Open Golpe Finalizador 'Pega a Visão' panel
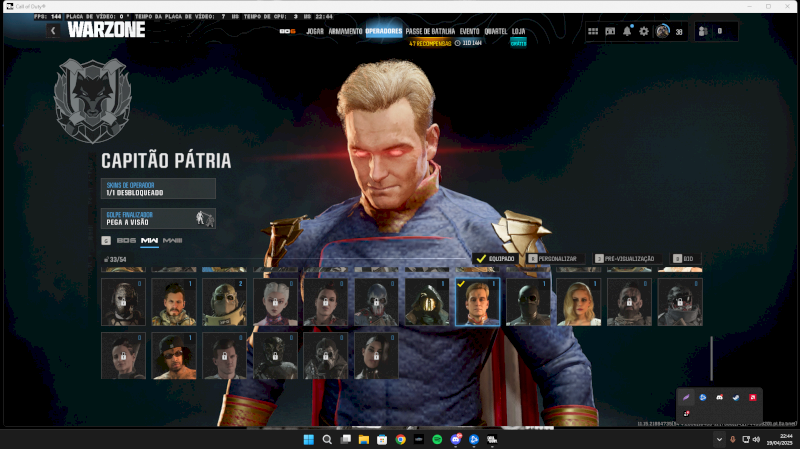This screenshot has height=449, width=800. (x=158, y=218)
